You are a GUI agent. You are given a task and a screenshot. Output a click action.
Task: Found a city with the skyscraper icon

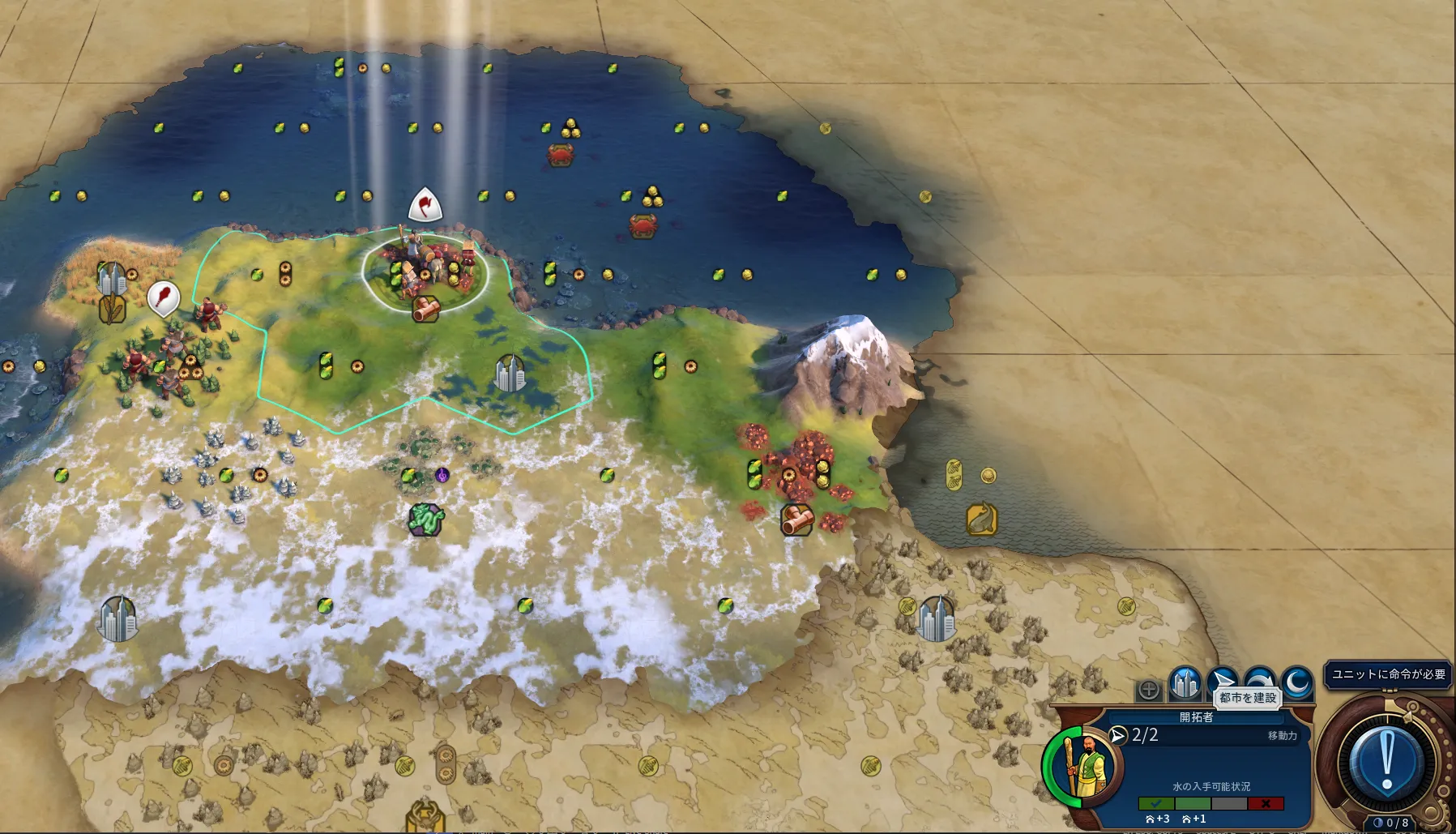coord(1185,683)
